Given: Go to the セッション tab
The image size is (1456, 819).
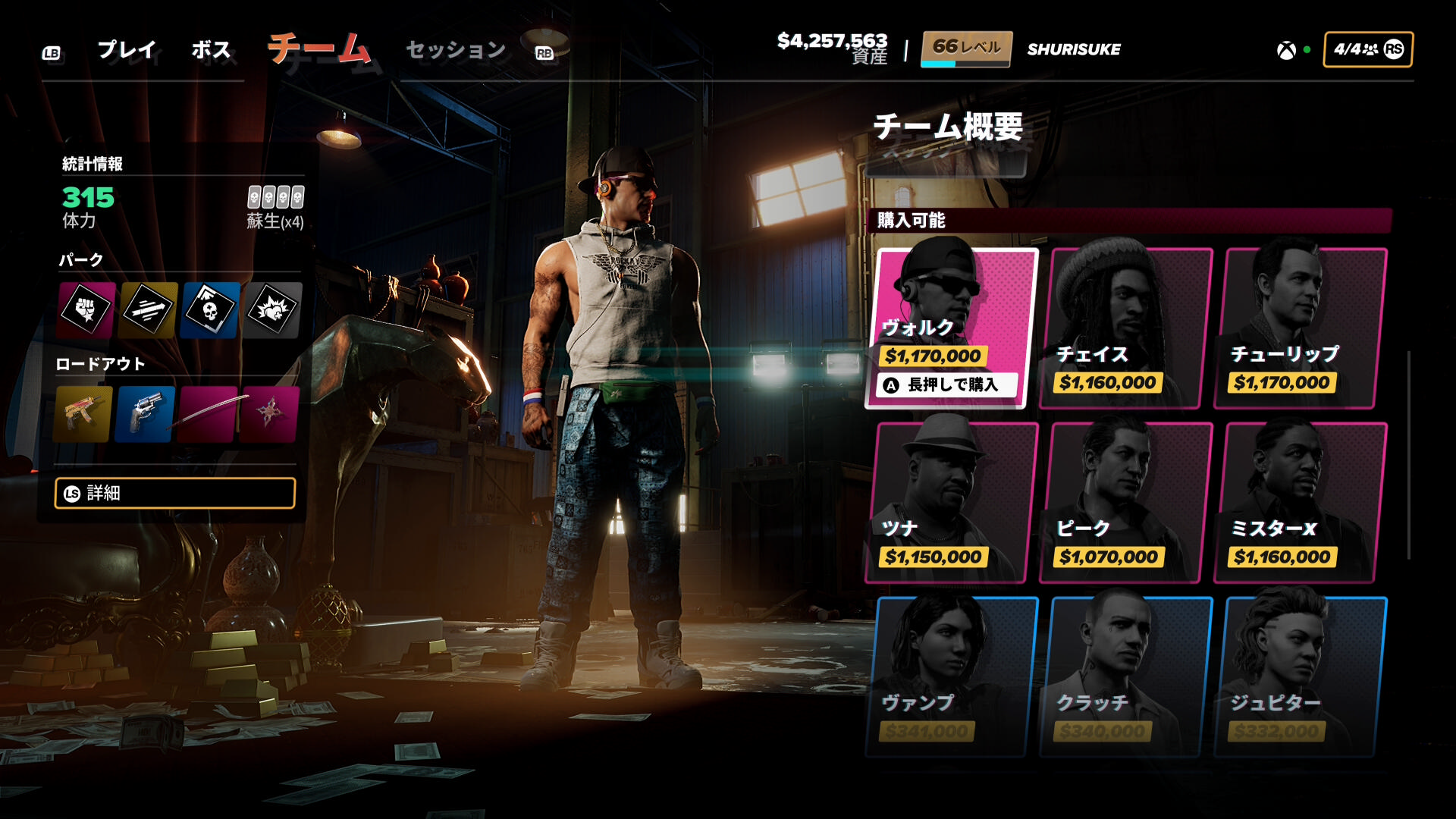Looking at the screenshot, I should point(456,50).
